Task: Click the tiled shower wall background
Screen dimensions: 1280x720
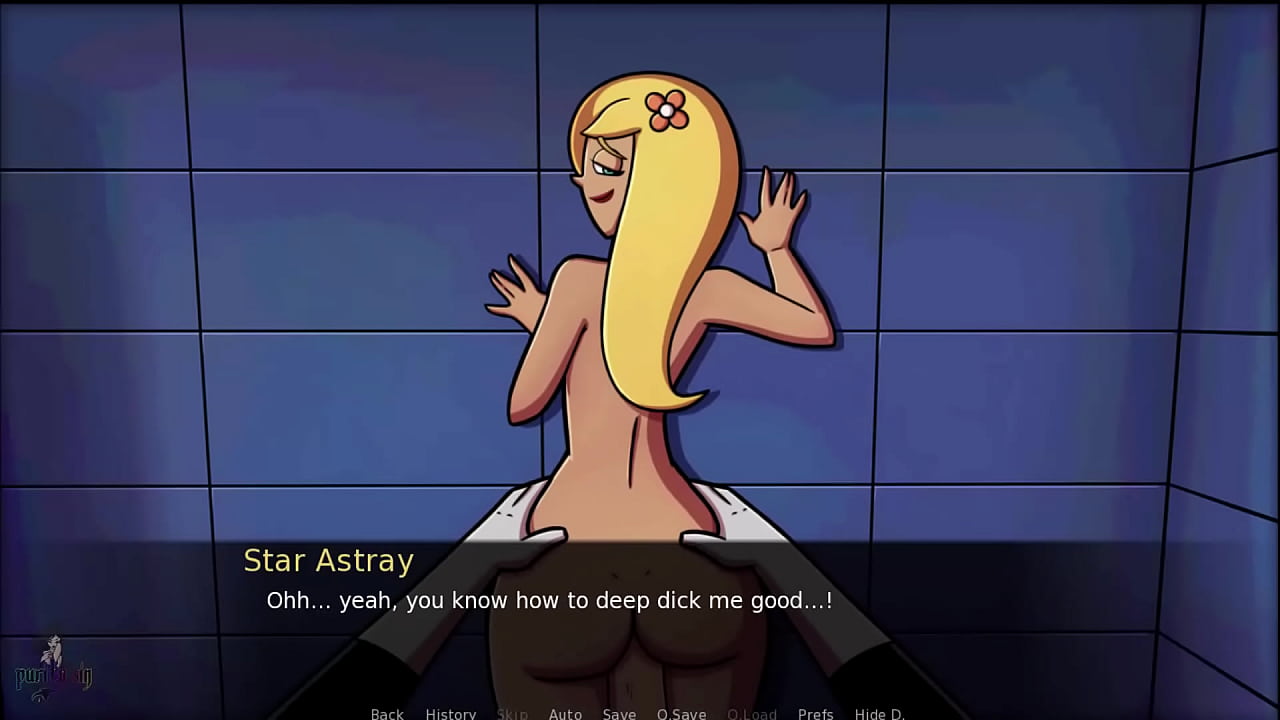Action: click(200, 250)
